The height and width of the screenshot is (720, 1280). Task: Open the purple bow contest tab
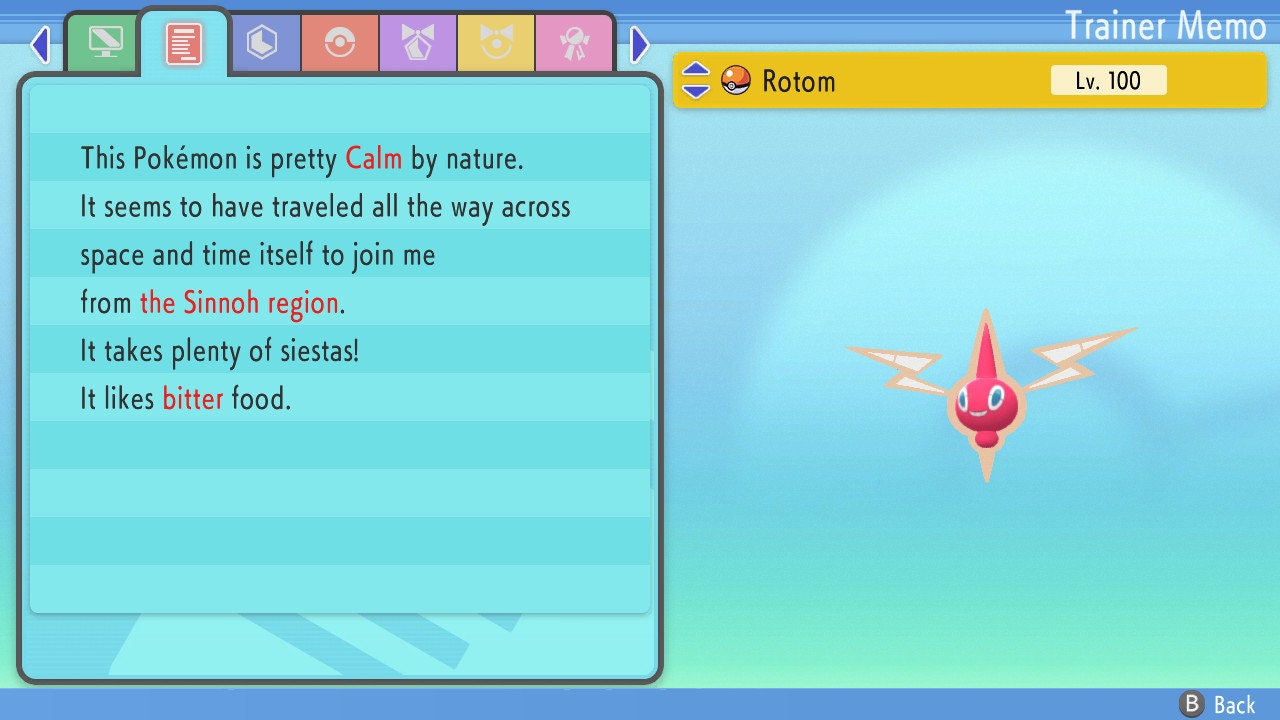pyautogui.click(x=418, y=43)
